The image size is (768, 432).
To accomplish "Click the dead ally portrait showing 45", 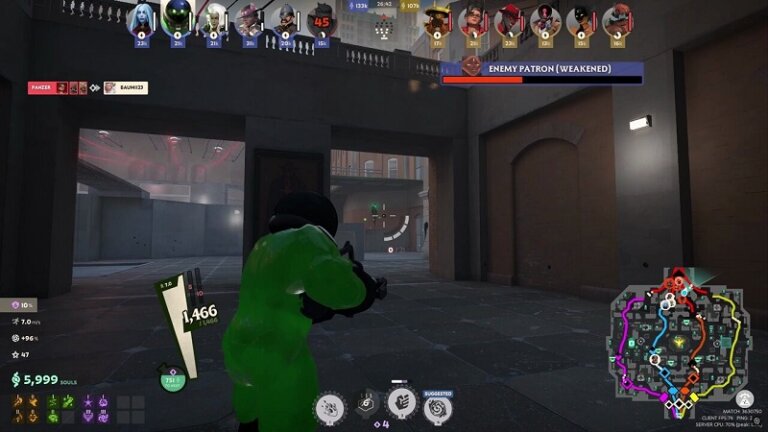I will pos(321,21).
